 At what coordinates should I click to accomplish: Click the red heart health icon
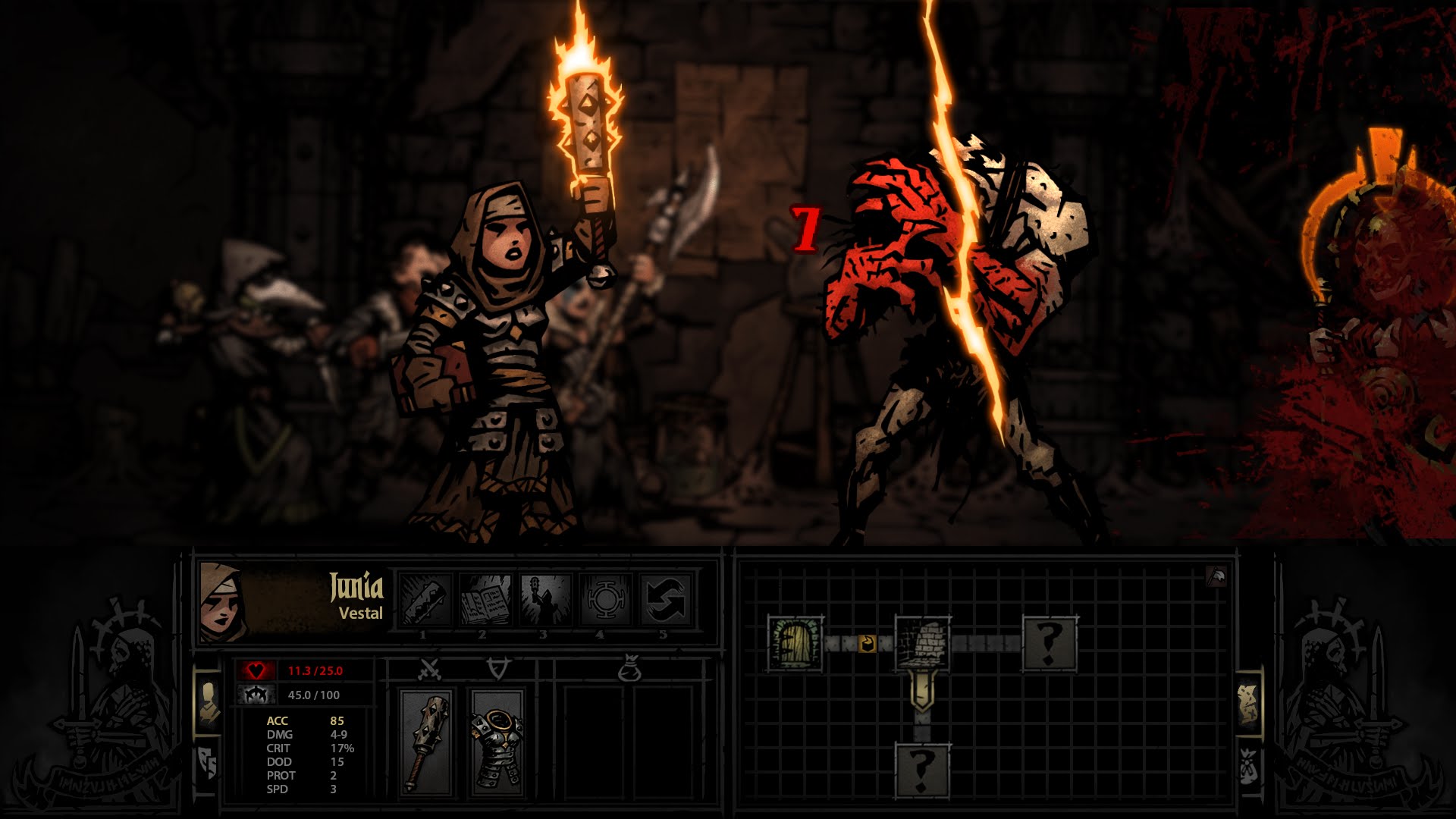pyautogui.click(x=257, y=670)
